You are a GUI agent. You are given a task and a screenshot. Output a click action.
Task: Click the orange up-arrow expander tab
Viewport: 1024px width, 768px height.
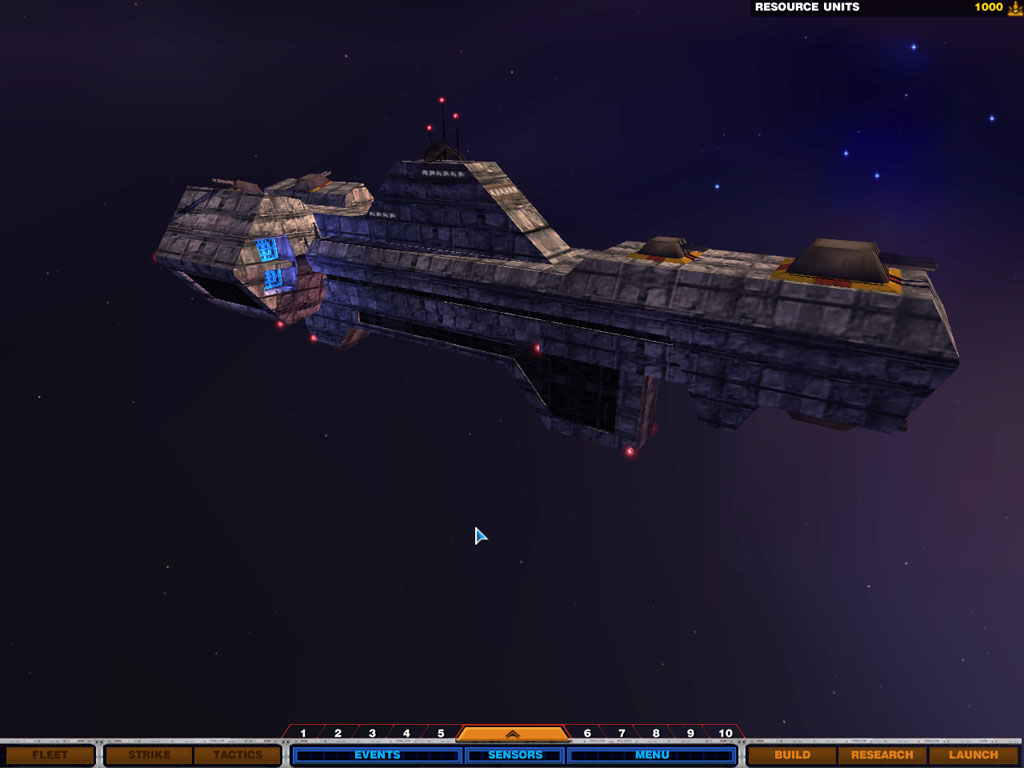click(x=511, y=734)
